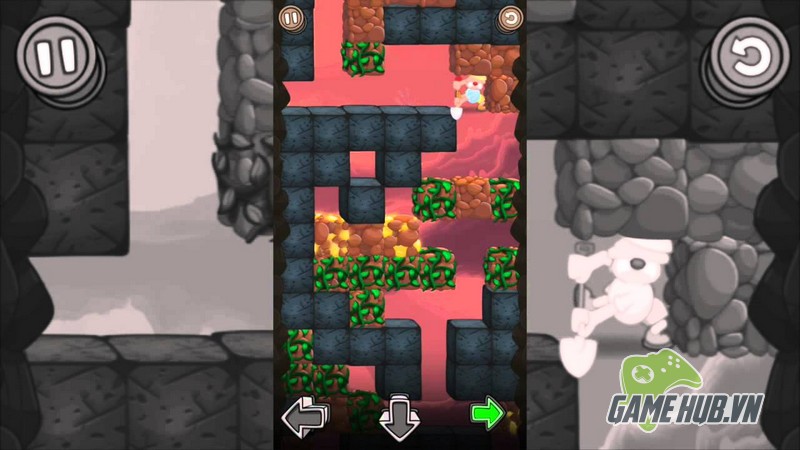Tap the gray dig-down arrow control
Viewport: 800px width, 450px height.
coord(398,416)
